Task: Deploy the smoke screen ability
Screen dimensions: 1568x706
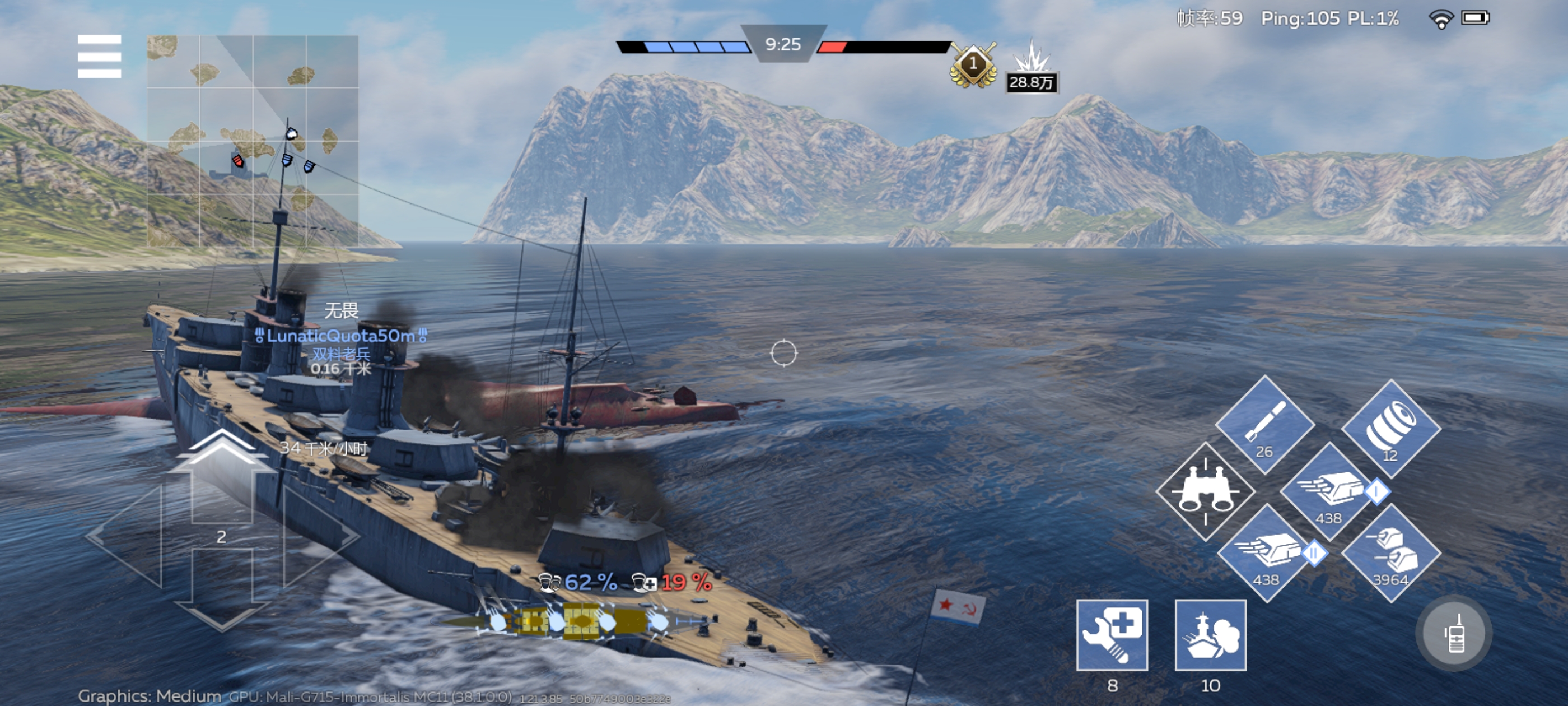Action: (1210, 635)
